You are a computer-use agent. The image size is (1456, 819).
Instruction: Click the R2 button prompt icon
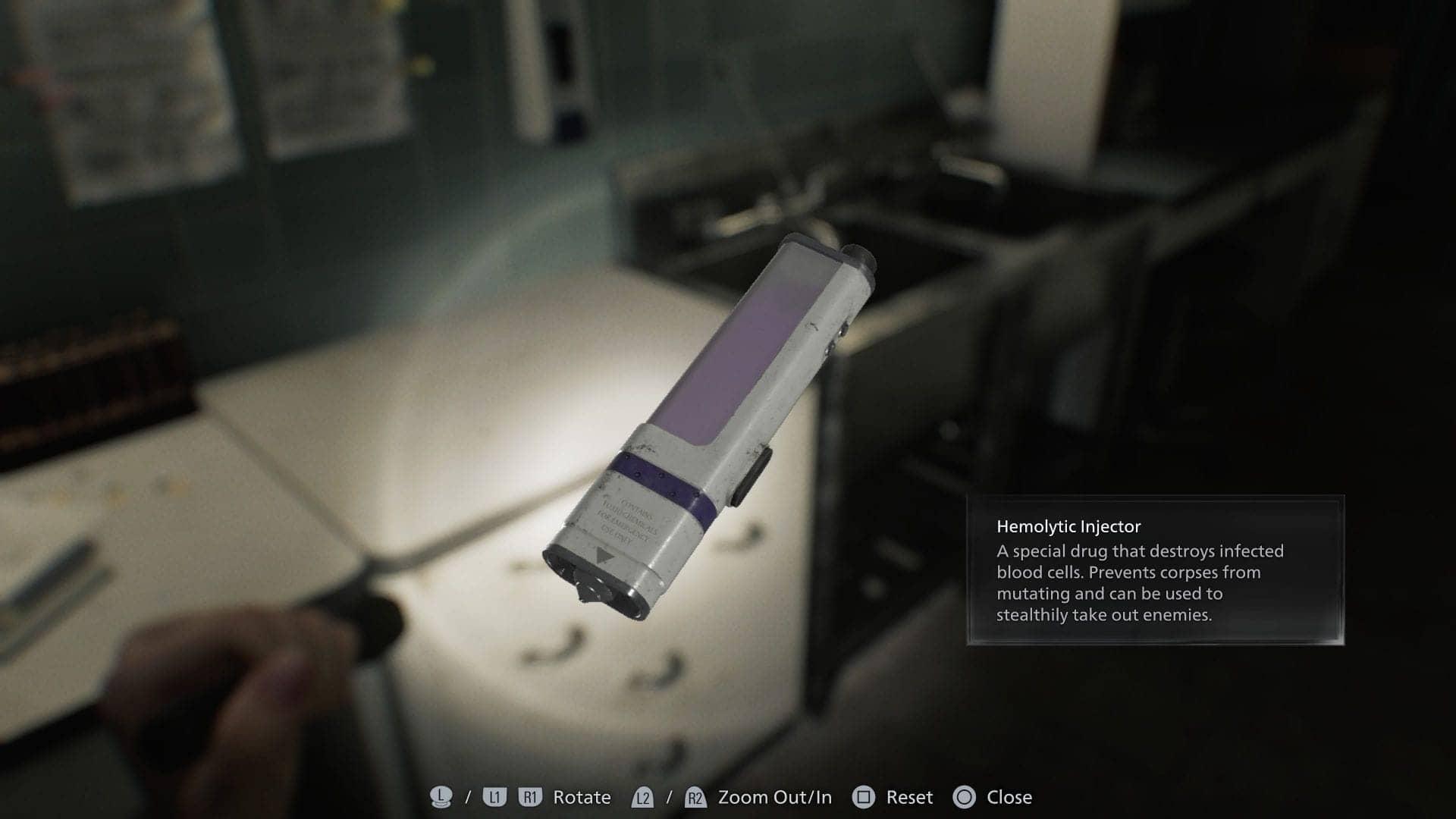[695, 797]
